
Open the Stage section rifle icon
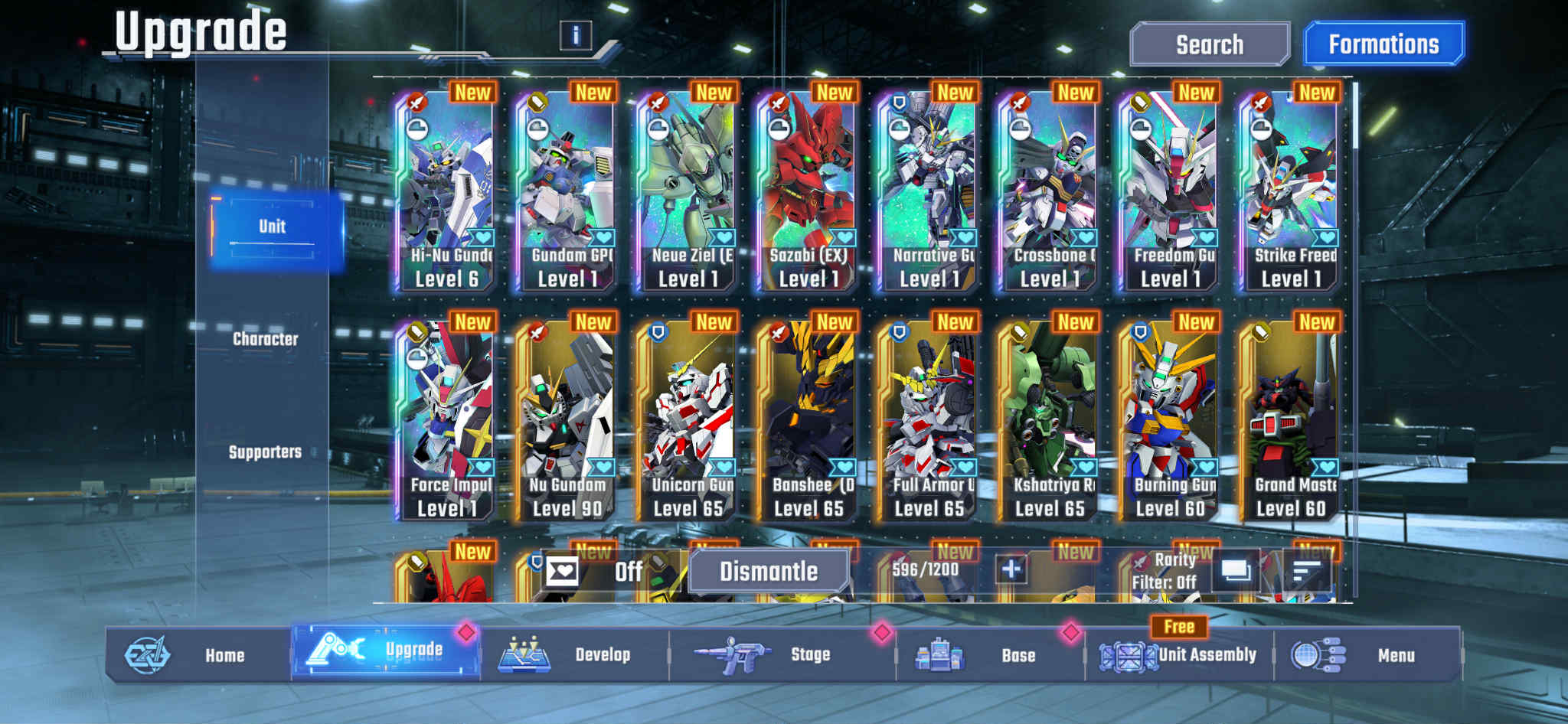click(730, 654)
